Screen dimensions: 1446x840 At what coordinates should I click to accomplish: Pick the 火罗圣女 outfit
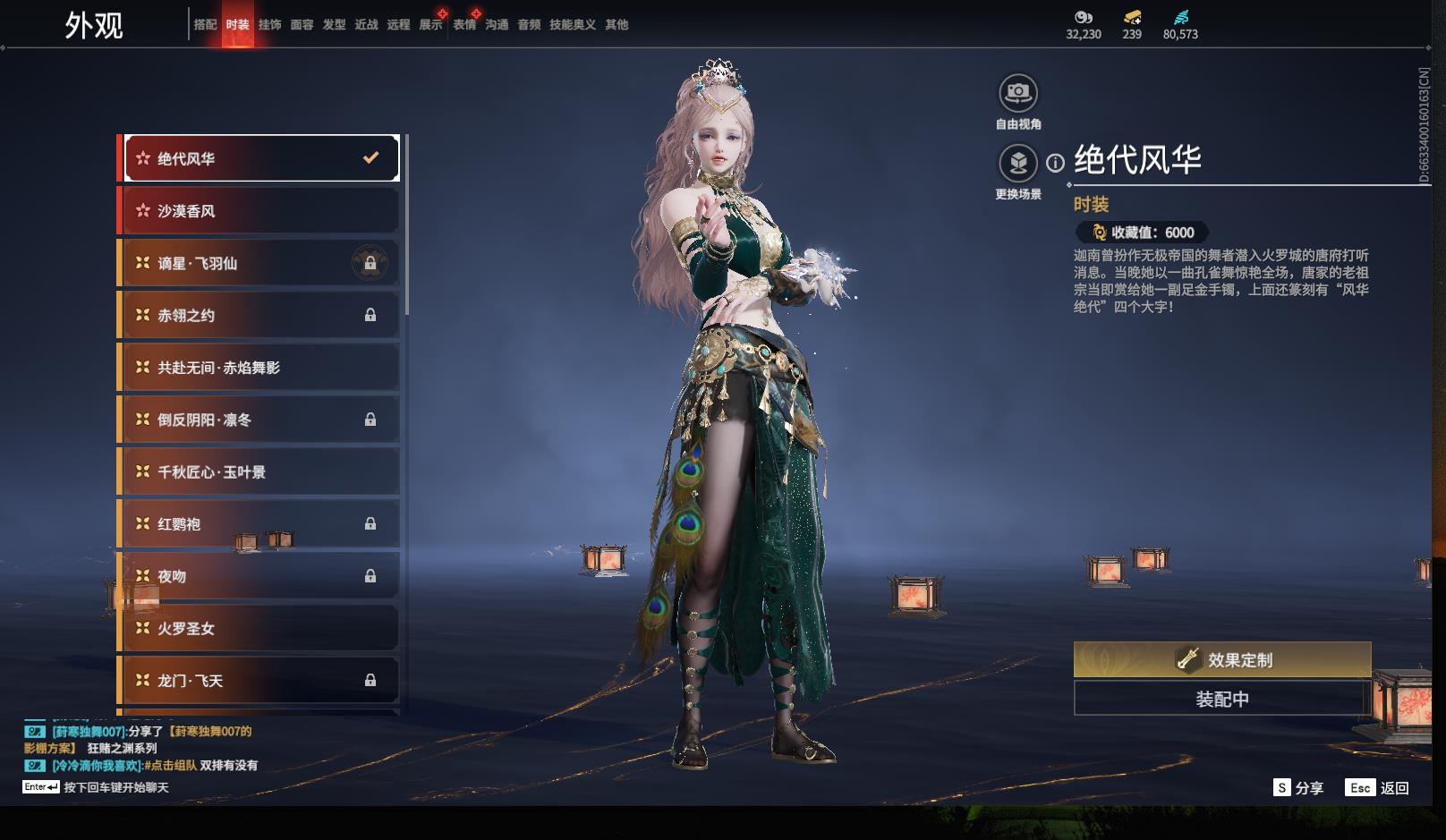pos(259,628)
